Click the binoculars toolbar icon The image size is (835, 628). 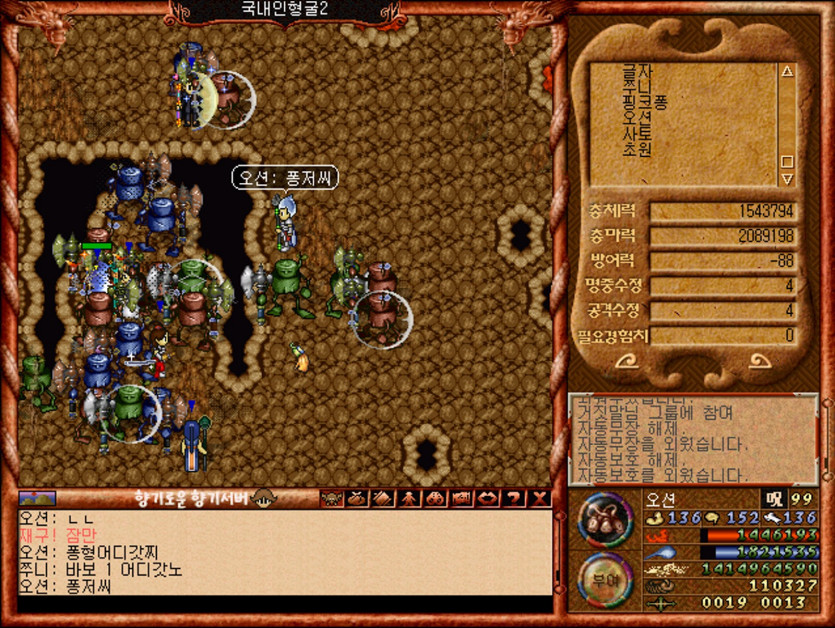pyautogui.click(x=435, y=499)
